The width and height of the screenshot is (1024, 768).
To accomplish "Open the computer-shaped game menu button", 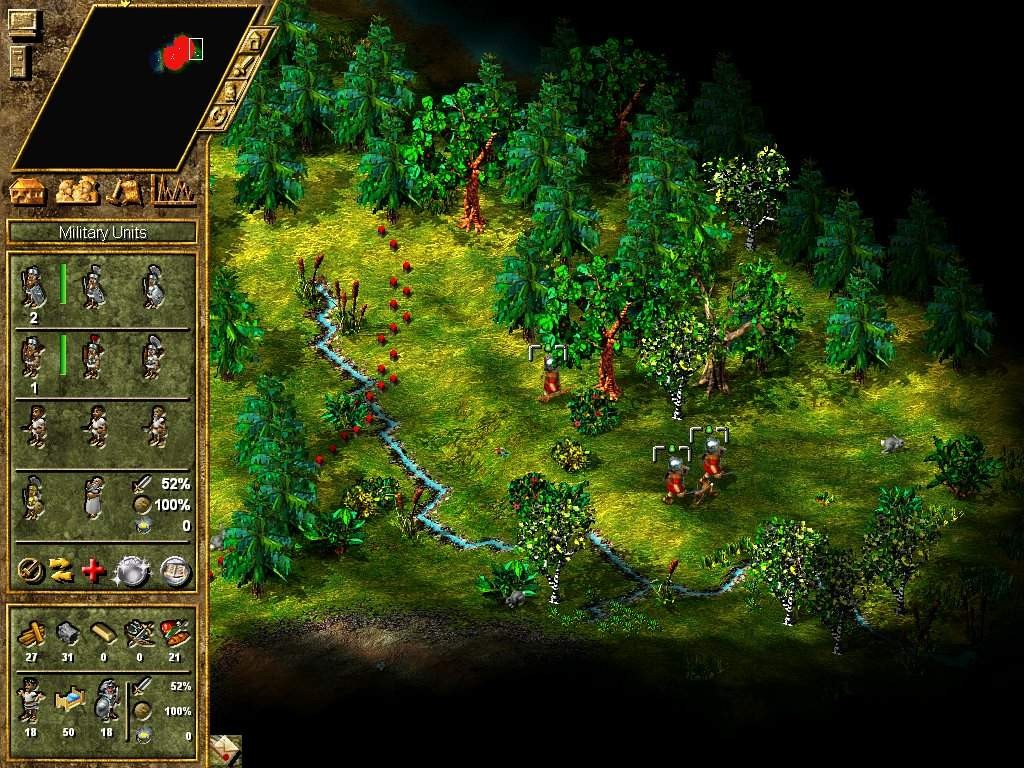I will click(x=21, y=21).
